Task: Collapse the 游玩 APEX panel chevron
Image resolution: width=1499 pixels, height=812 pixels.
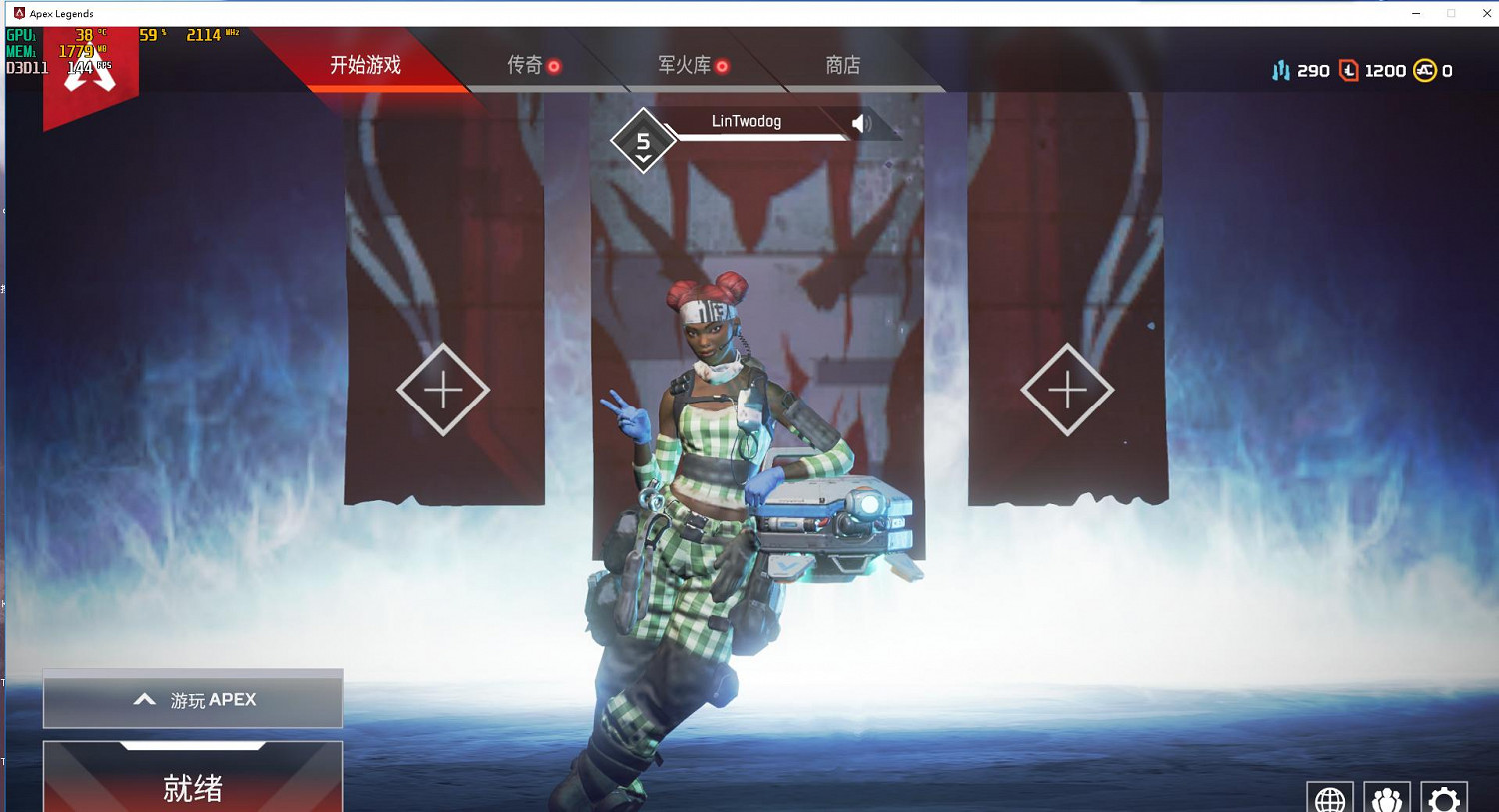Action: (x=144, y=699)
